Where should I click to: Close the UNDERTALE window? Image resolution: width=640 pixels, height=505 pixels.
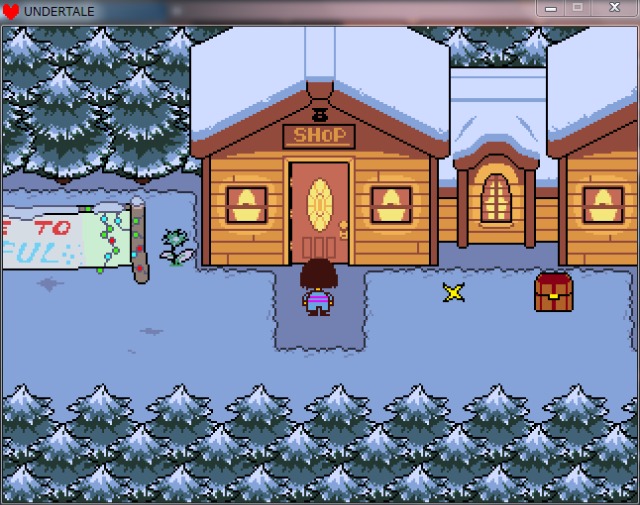click(612, 8)
